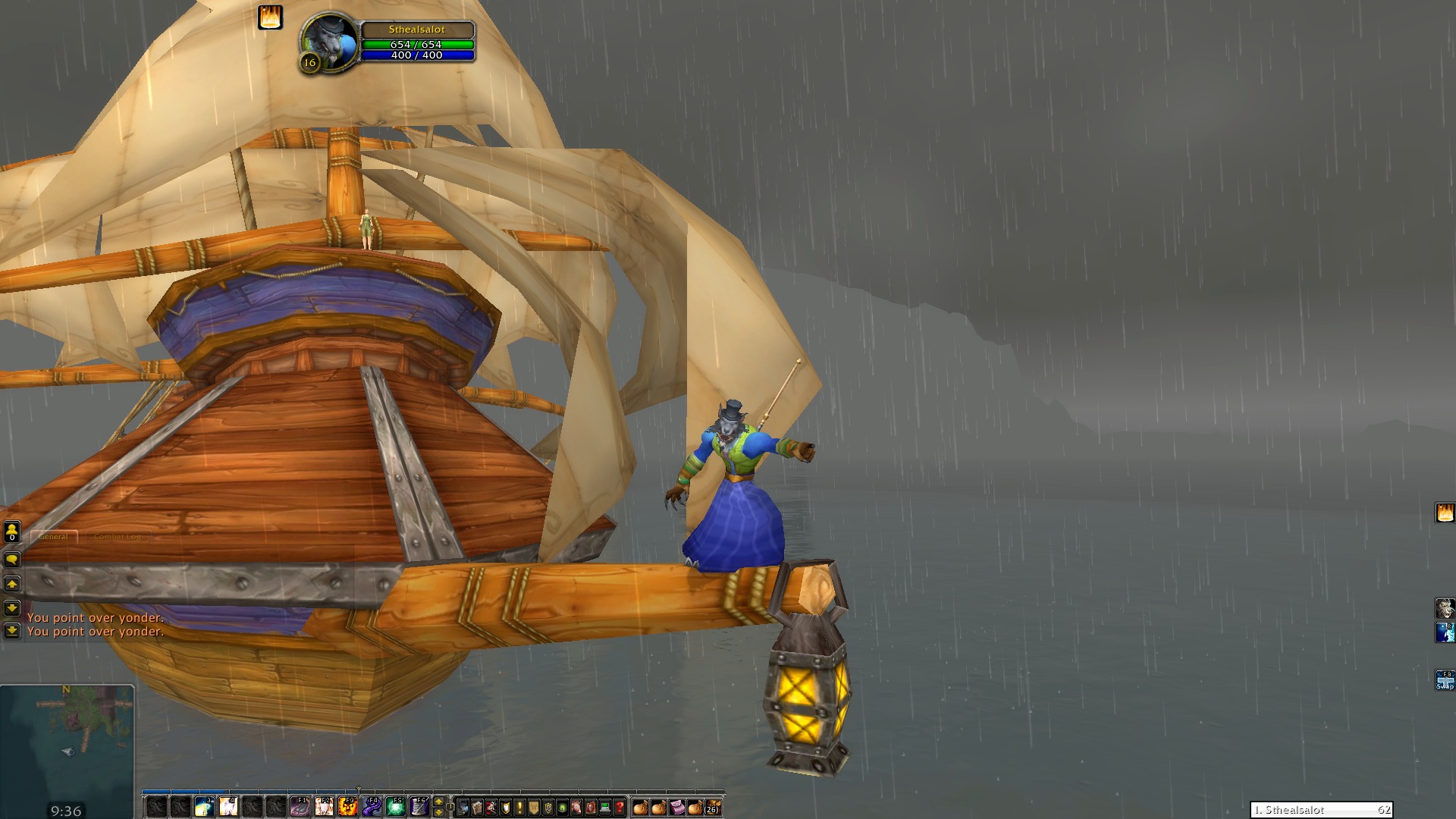The image size is (1456, 819).
Task: Select the Sthealsalot player portrait
Action: (331, 41)
